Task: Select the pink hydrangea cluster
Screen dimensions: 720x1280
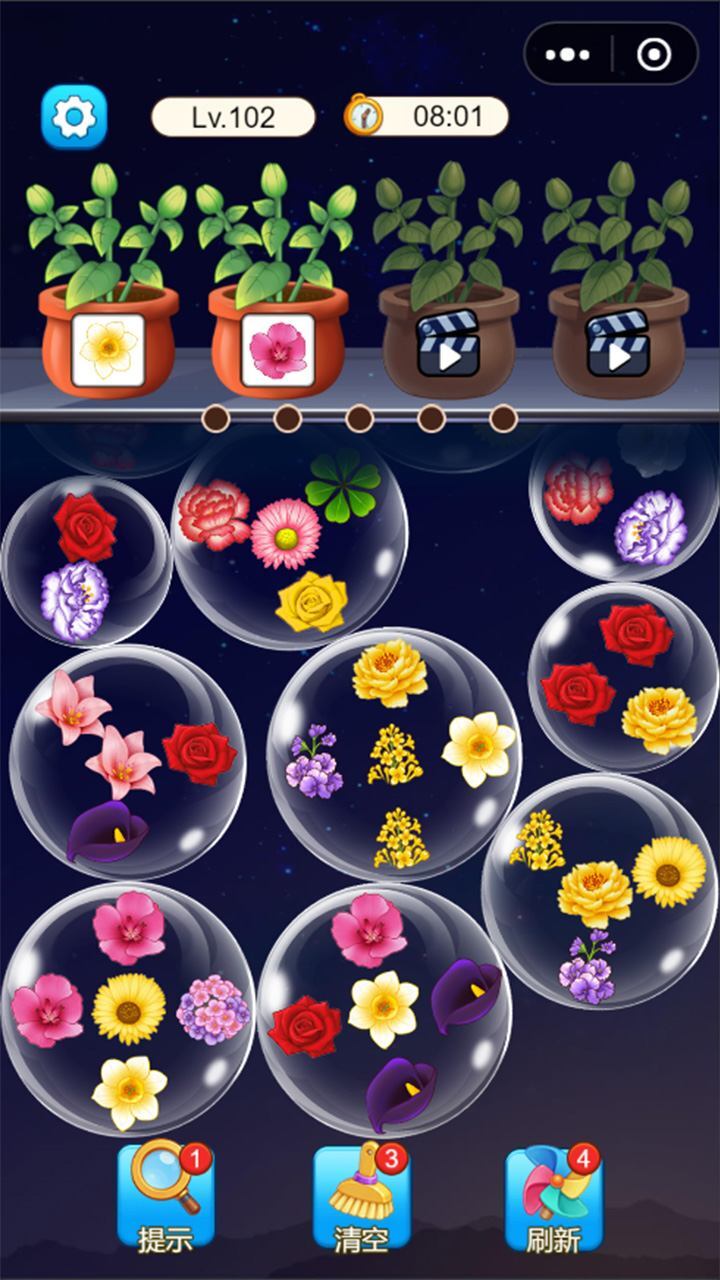Action: (212, 1009)
